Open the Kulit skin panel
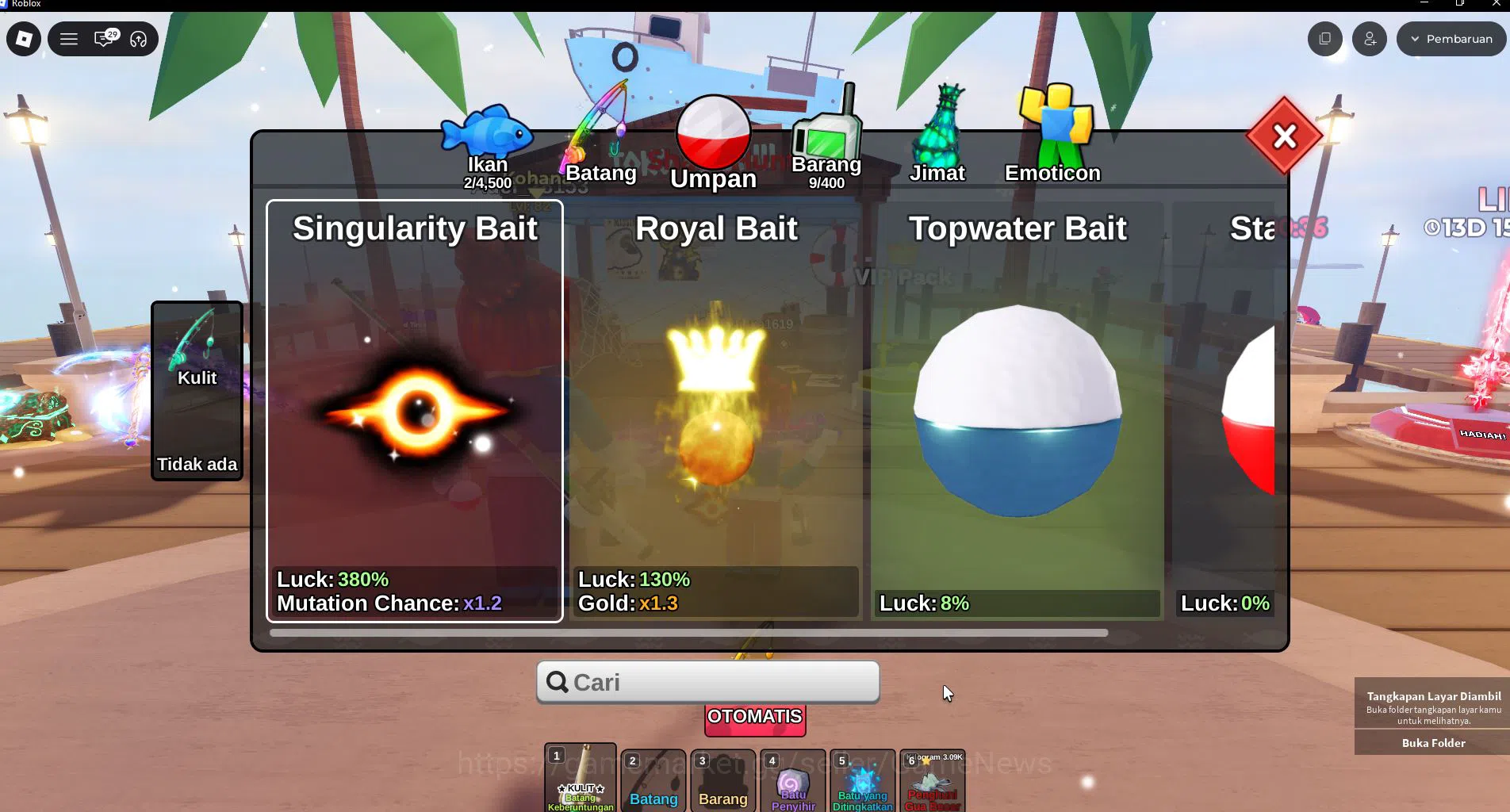This screenshot has width=1510, height=812. 196,389
